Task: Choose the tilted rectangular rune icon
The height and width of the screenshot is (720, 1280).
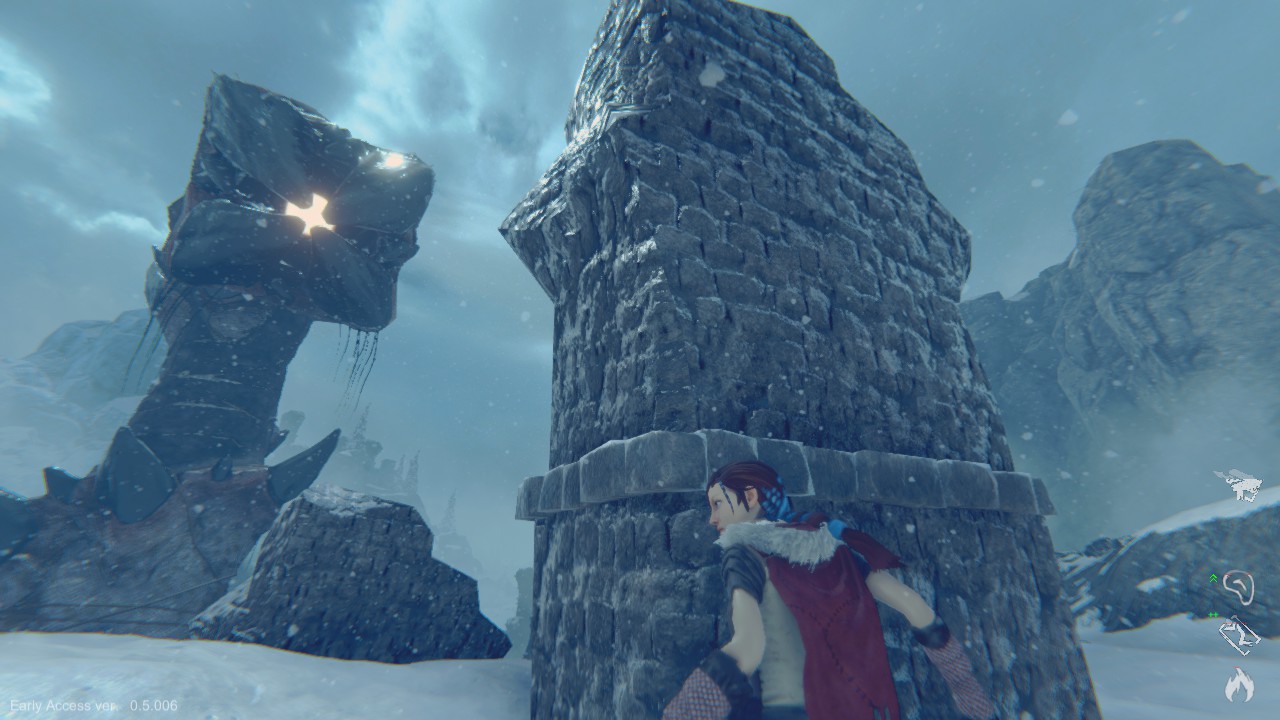Action: 1240,635
